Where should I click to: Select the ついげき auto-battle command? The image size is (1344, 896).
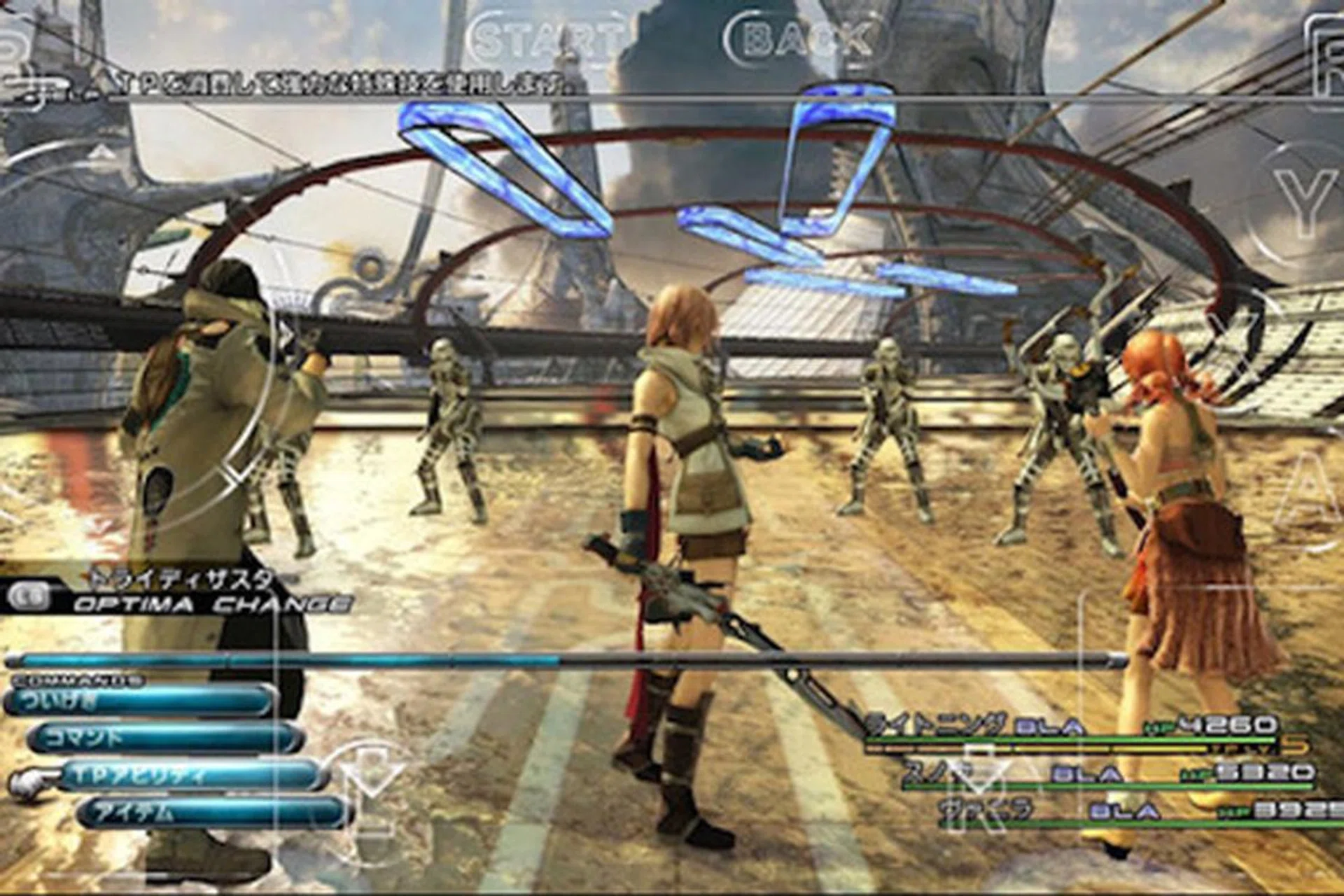pyautogui.click(x=140, y=701)
